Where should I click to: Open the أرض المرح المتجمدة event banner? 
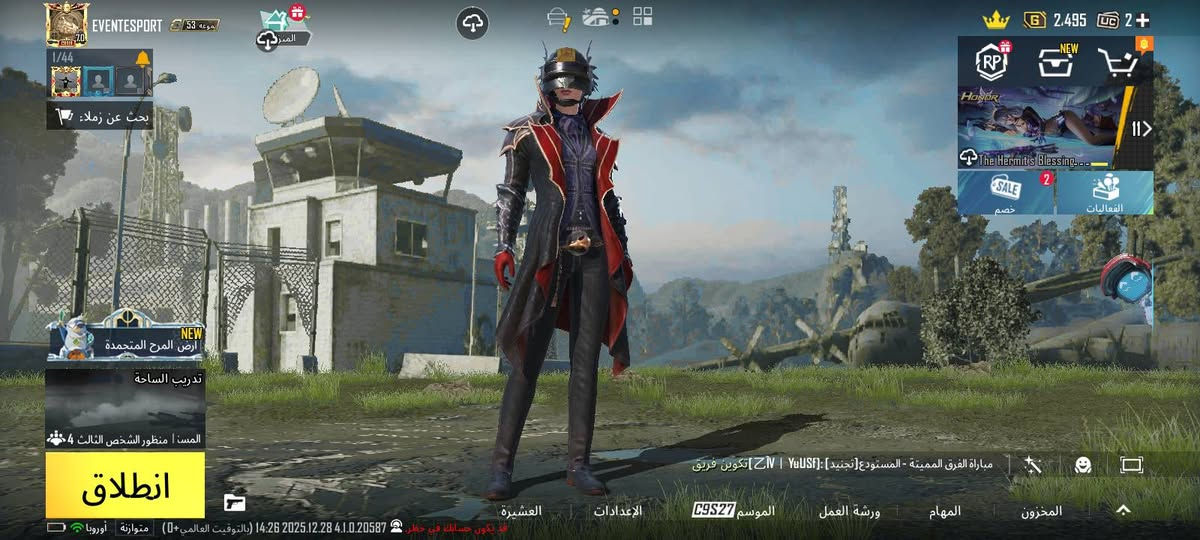[x=125, y=338]
